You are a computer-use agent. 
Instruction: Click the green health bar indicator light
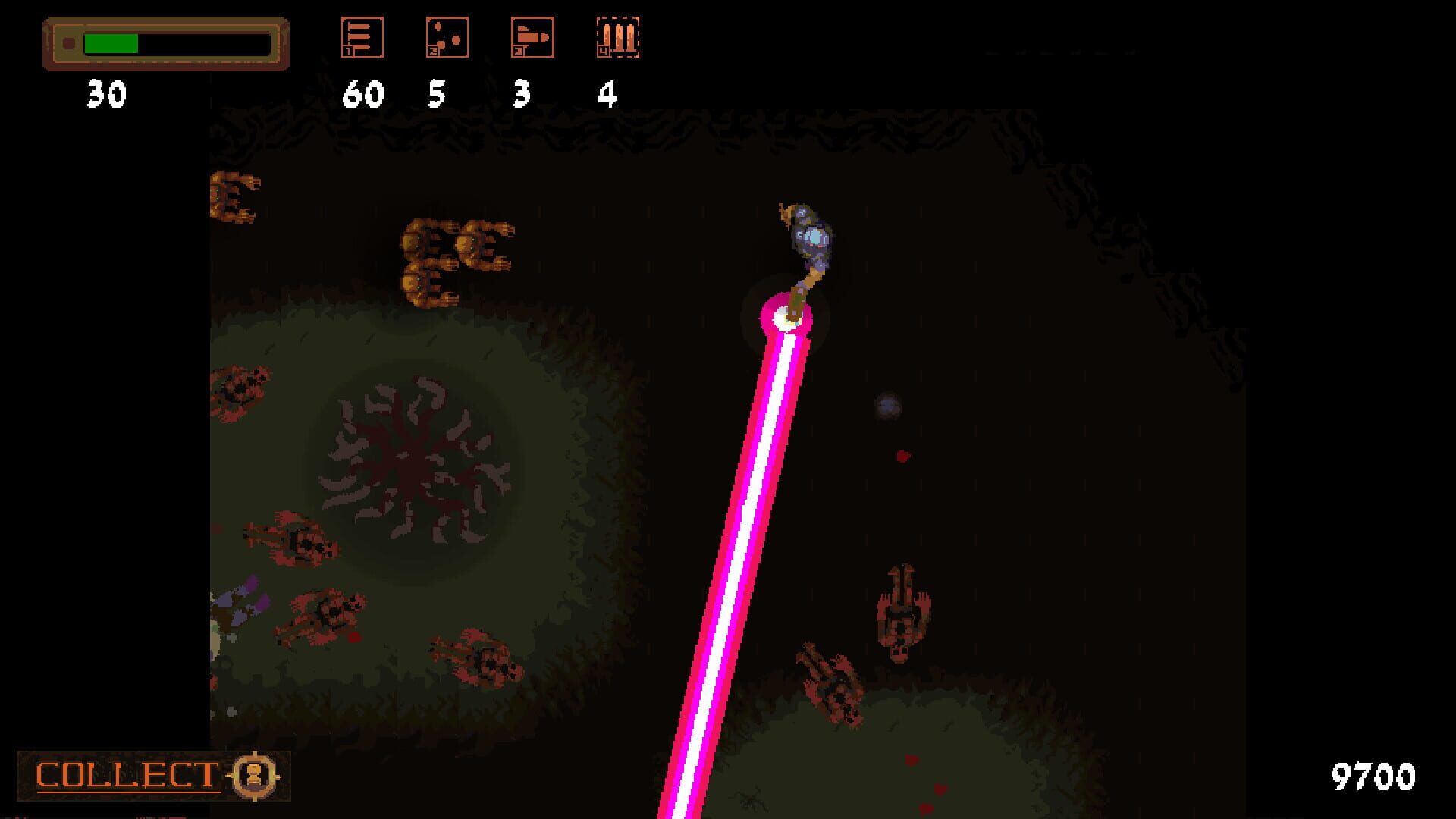71,42
